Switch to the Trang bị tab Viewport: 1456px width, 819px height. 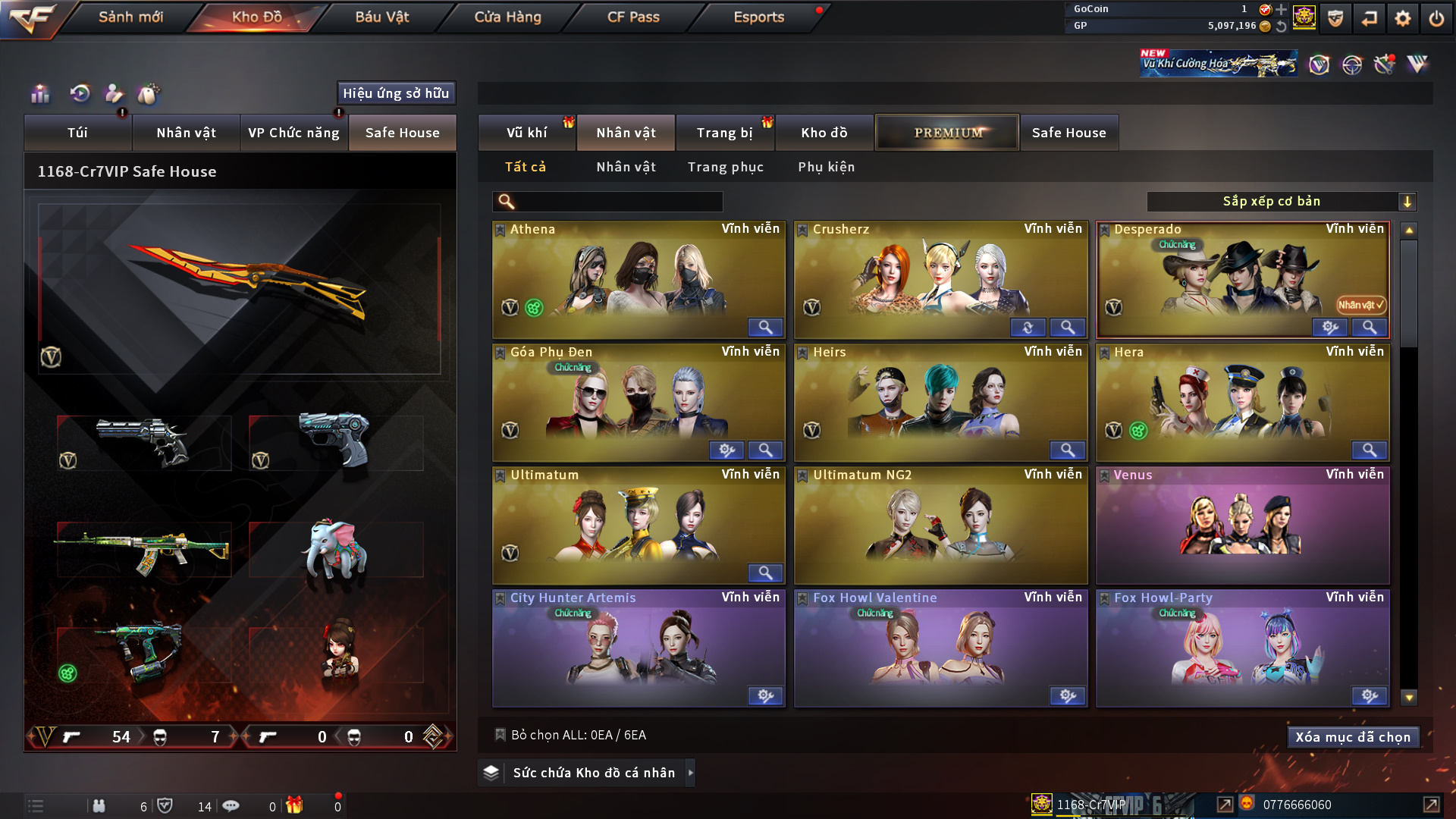coord(724,133)
